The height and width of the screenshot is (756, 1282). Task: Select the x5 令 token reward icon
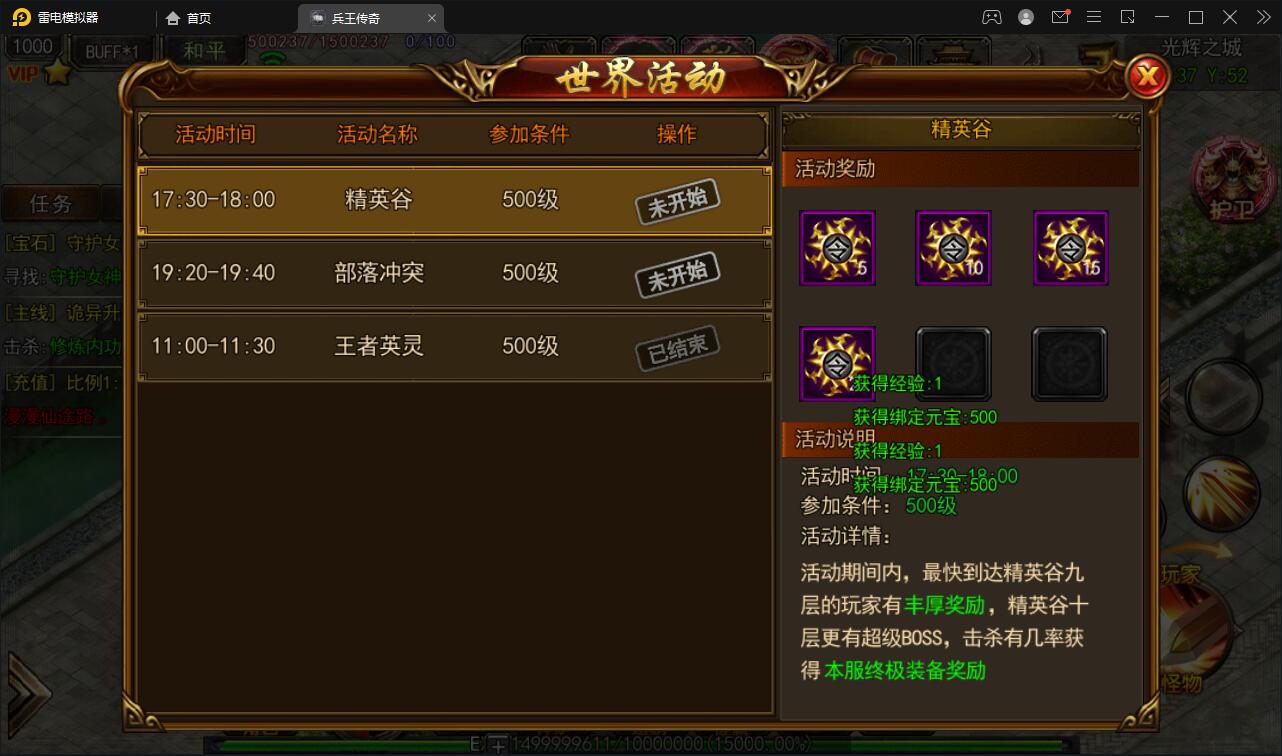[837, 247]
